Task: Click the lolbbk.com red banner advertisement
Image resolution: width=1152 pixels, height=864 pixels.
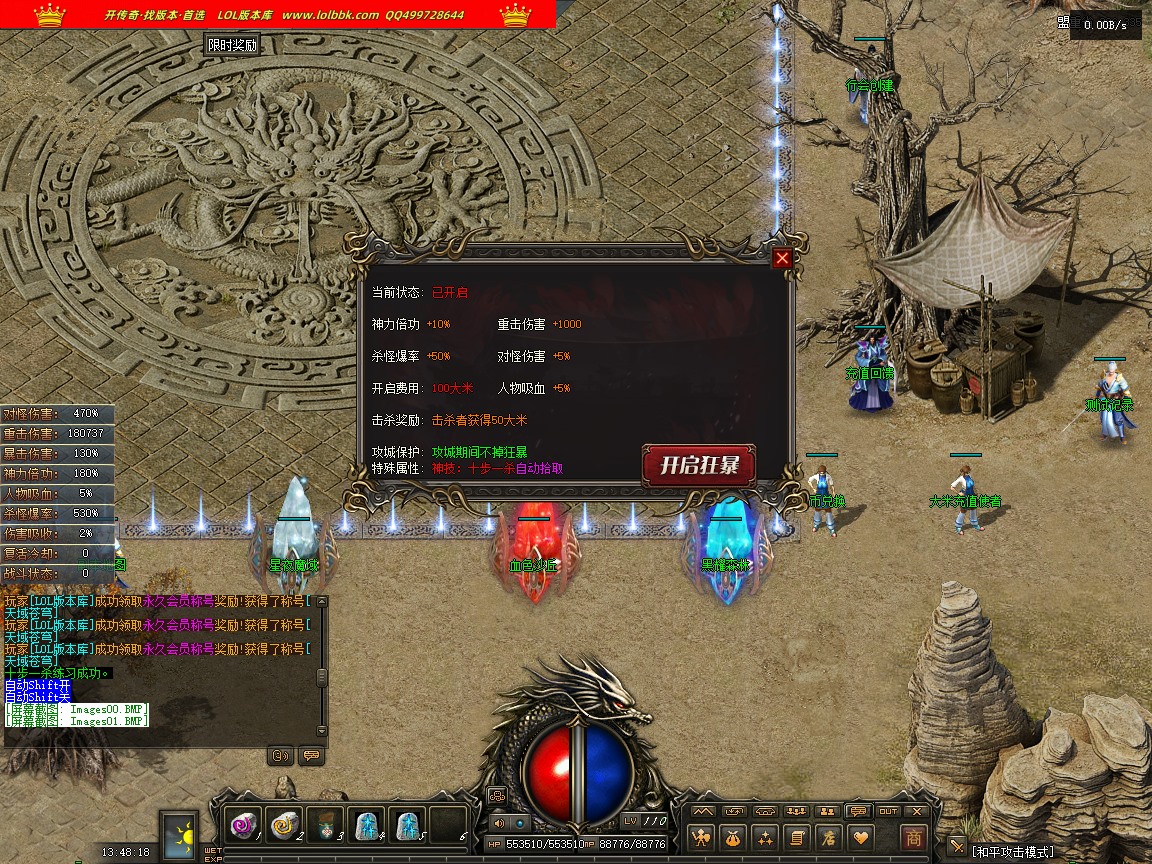Action: pos(278,15)
